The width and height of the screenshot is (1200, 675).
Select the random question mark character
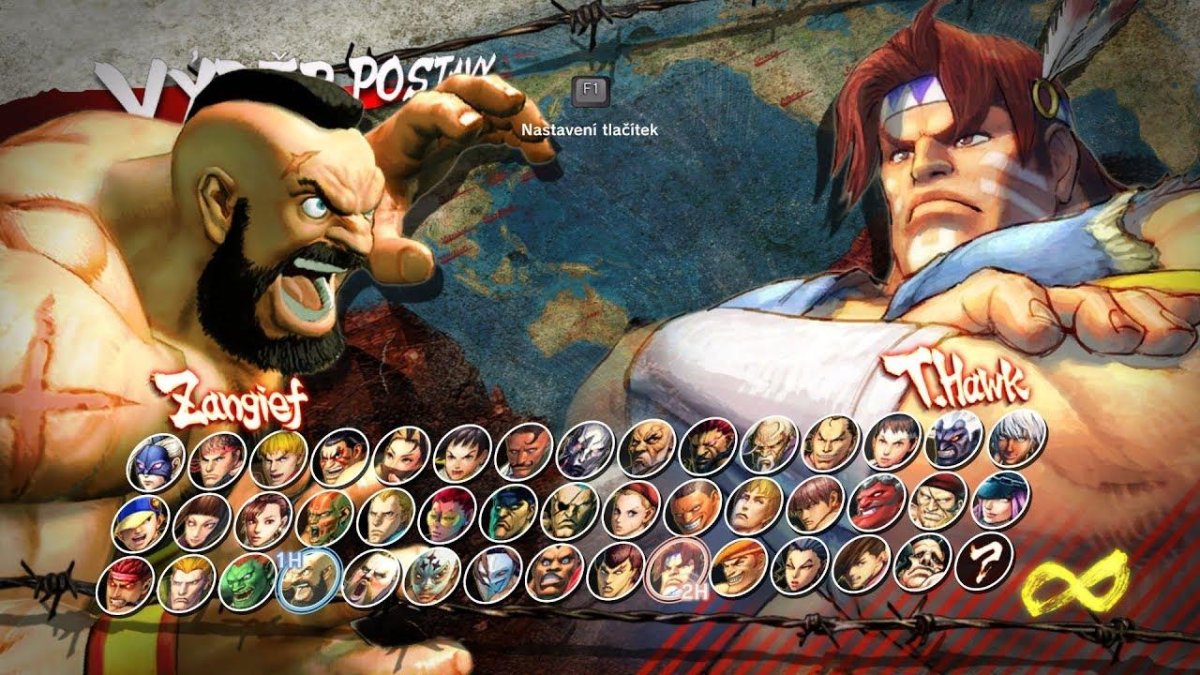pos(984,563)
